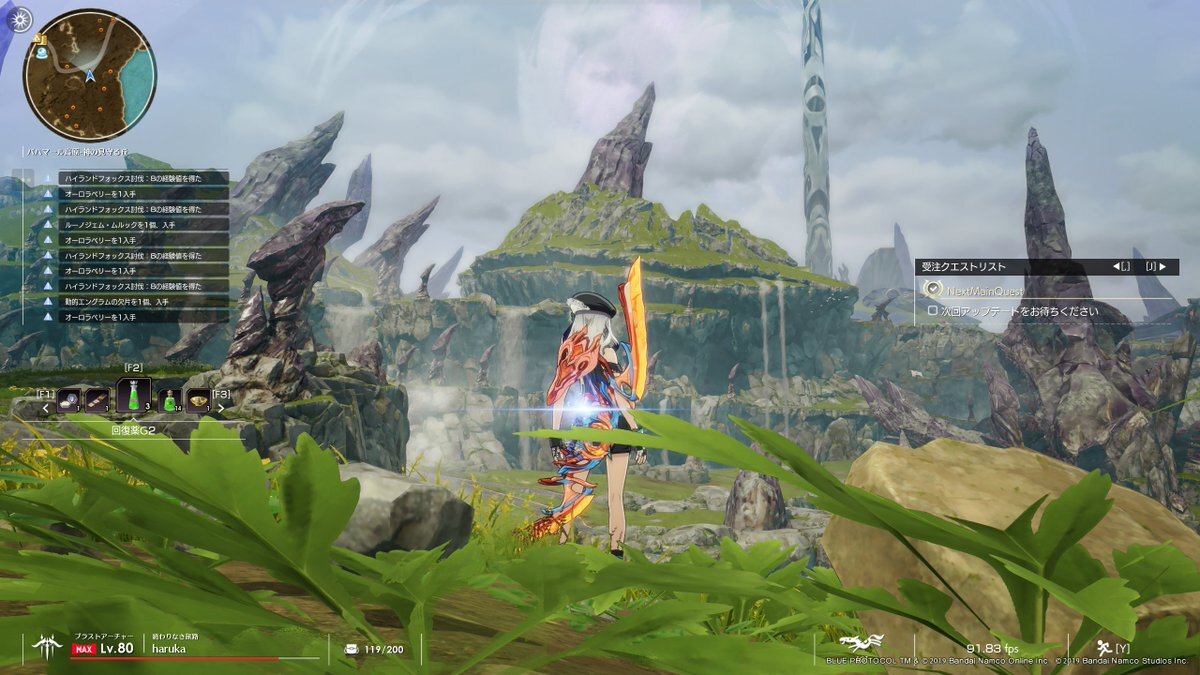
Task: Select the large green potion in the item bar
Action: point(134,396)
